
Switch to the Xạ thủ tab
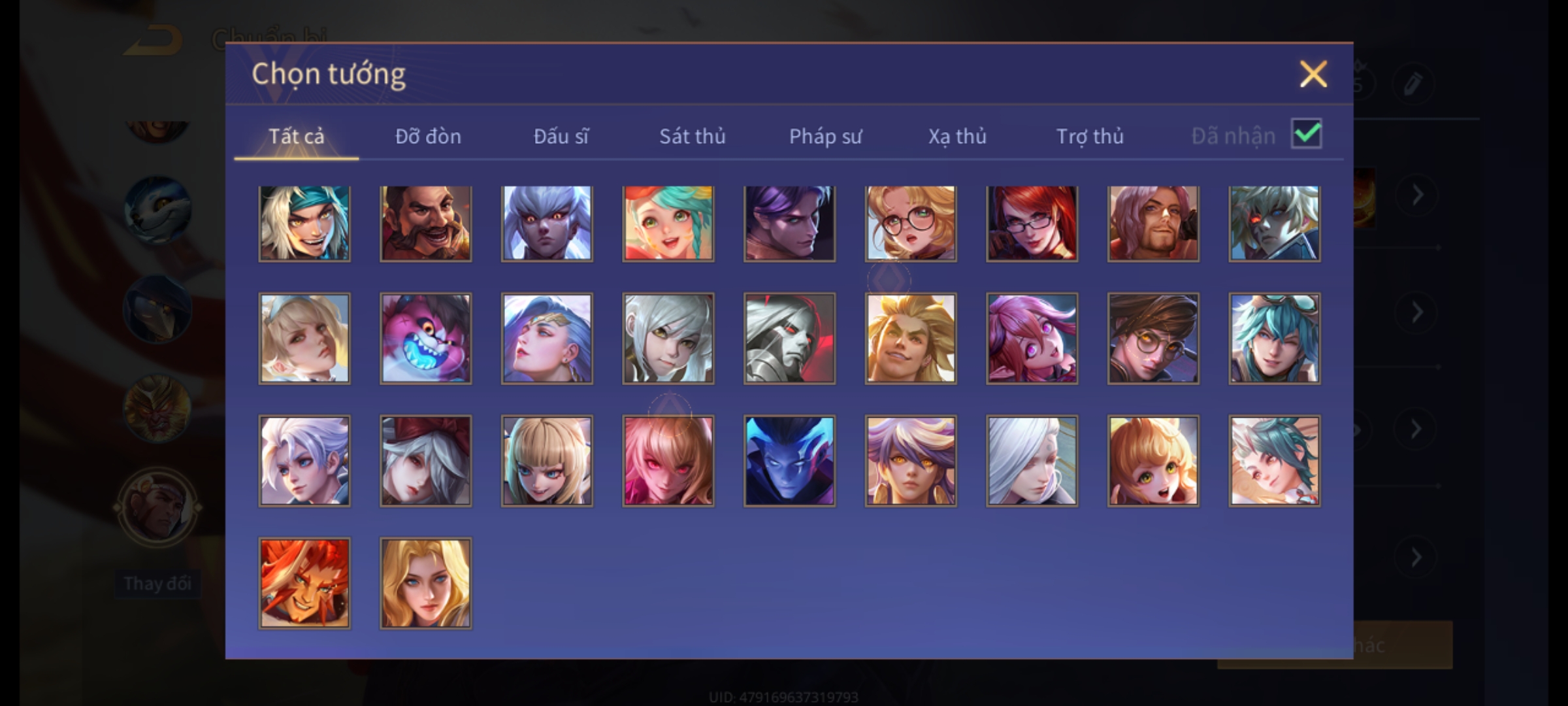(x=957, y=136)
